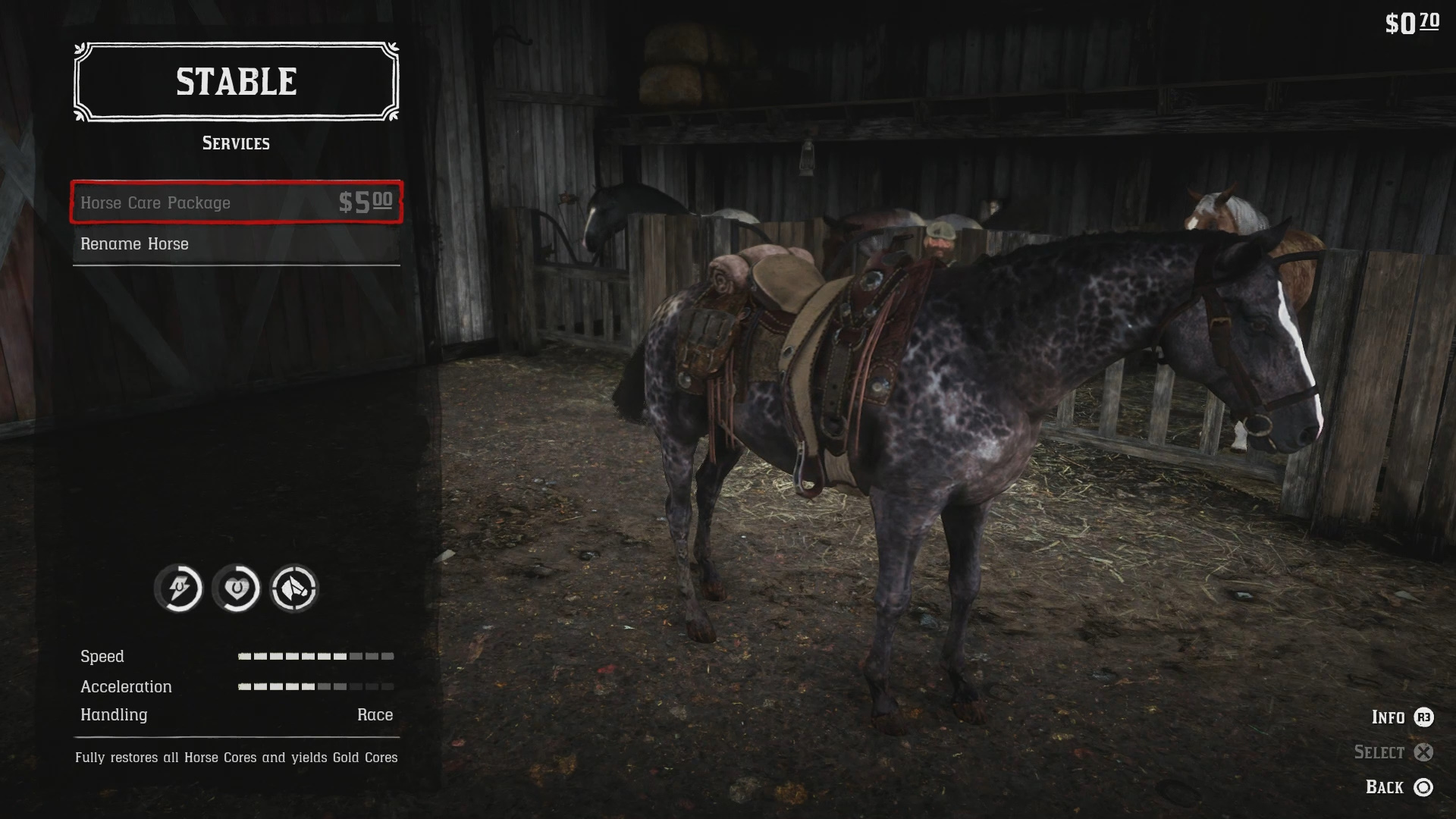This screenshot has width=1456, height=819.
Task: Click the horse bonding level icon
Action: [294, 588]
